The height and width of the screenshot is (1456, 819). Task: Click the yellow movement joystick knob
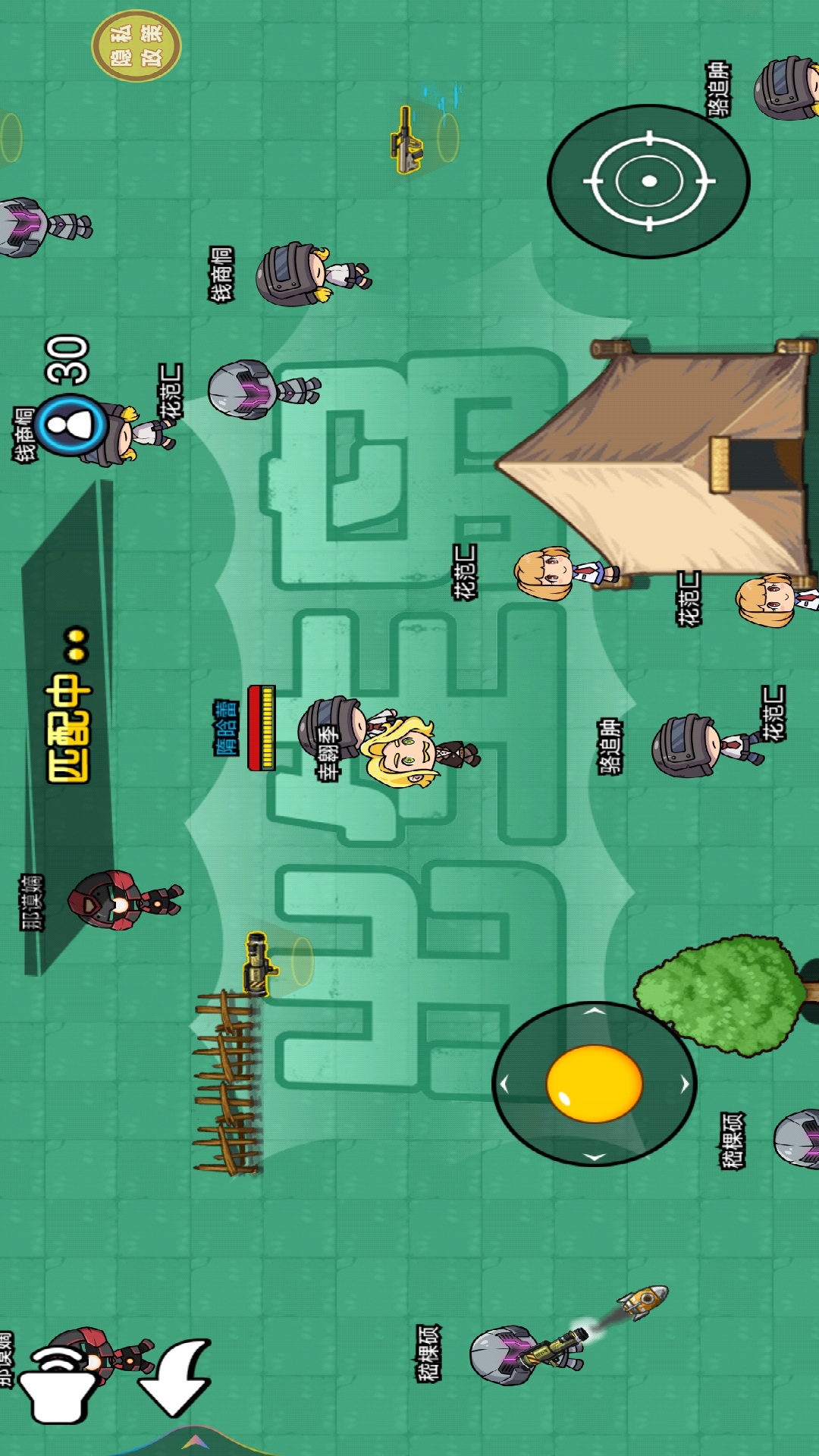tap(594, 1083)
